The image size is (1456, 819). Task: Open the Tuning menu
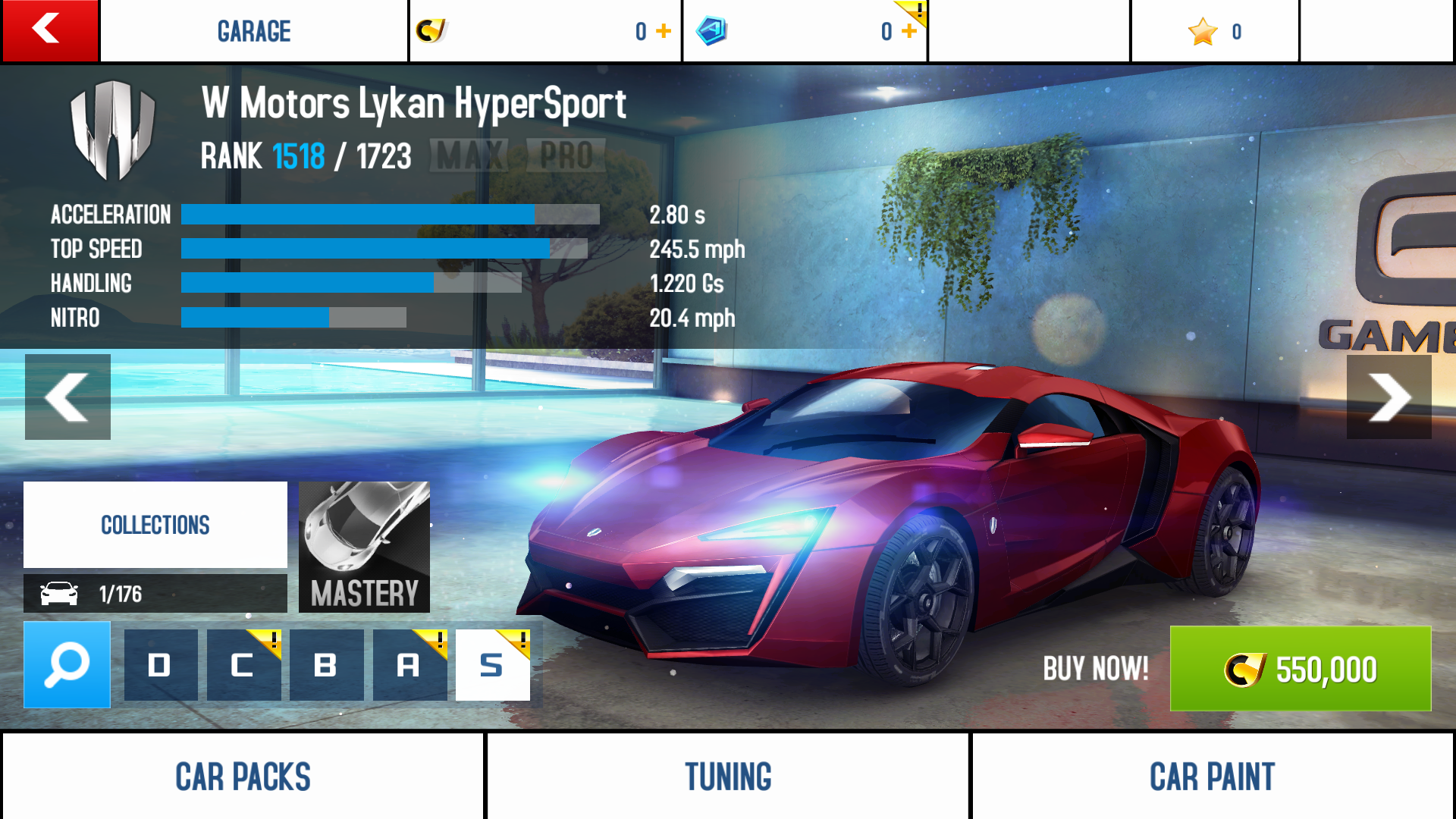(x=728, y=777)
